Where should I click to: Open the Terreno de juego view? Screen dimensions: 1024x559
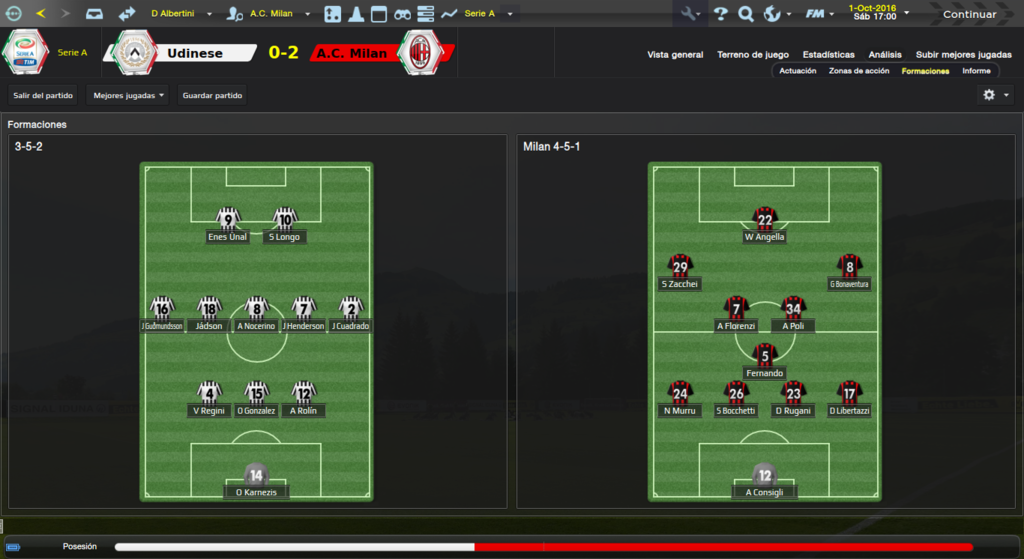(x=753, y=55)
